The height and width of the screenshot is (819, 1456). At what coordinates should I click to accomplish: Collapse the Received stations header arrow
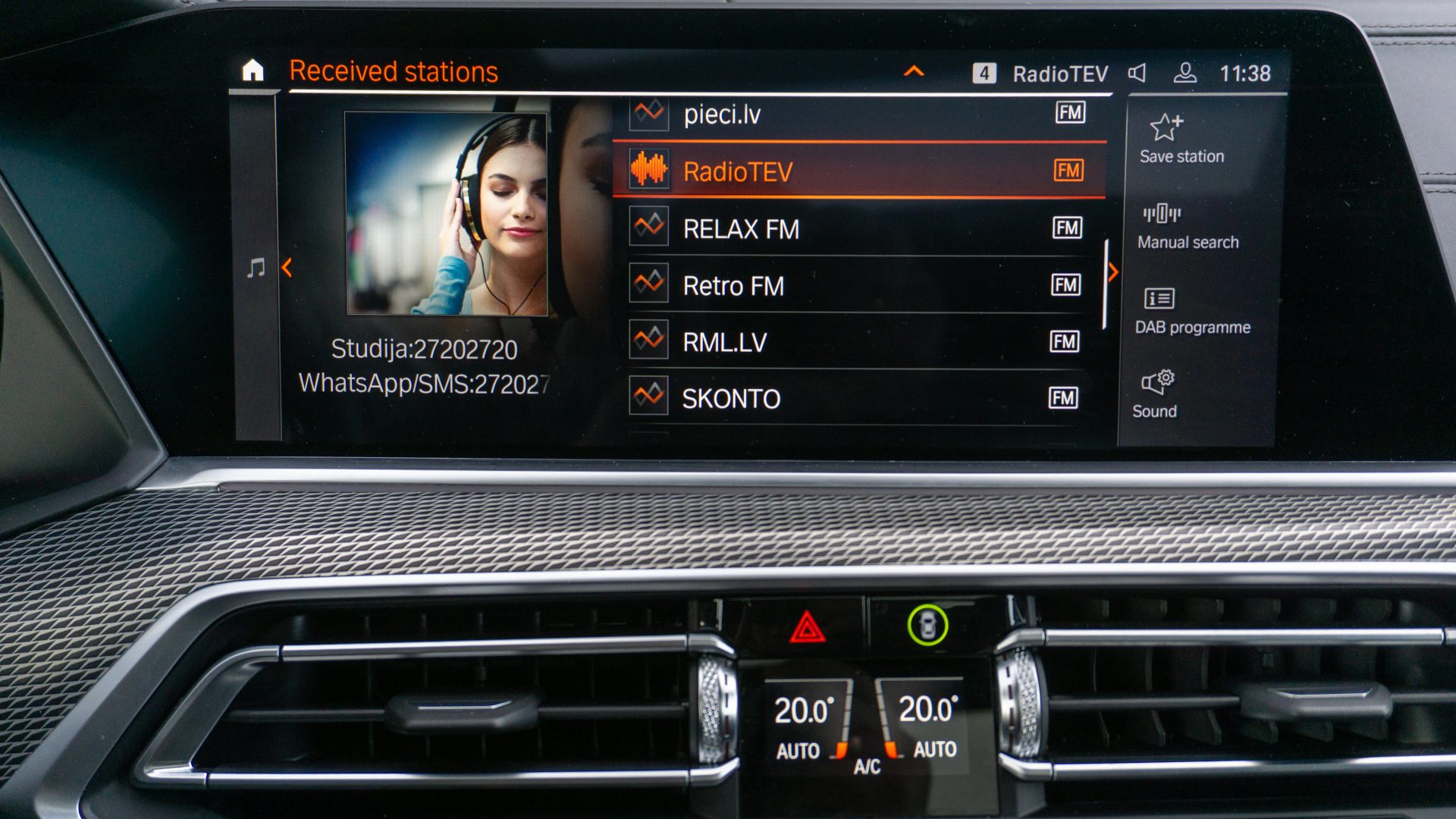tap(914, 72)
